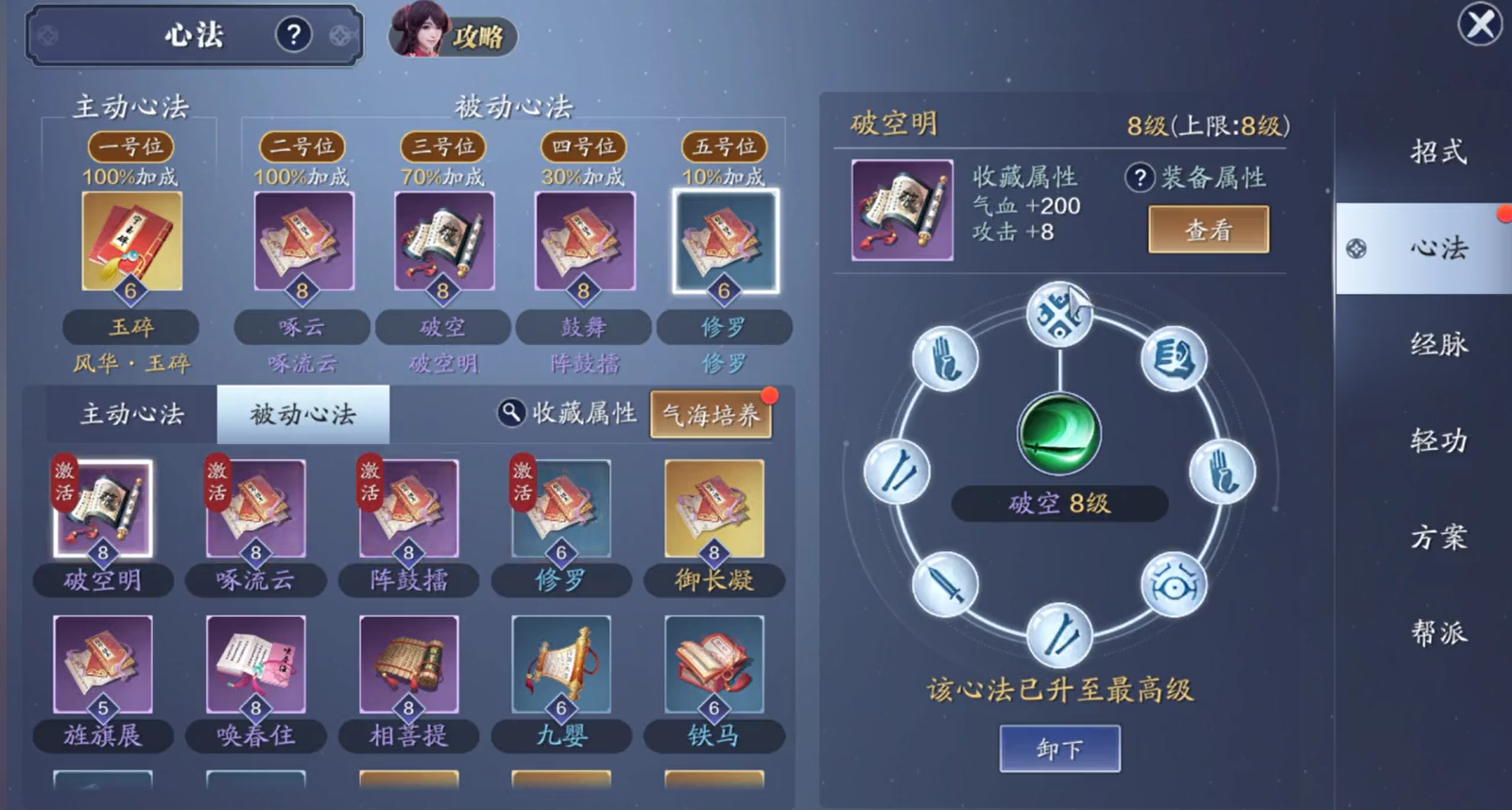Screen dimensions: 1512x810
Task: Open the 收藏属性 search magnifier
Action: [510, 413]
